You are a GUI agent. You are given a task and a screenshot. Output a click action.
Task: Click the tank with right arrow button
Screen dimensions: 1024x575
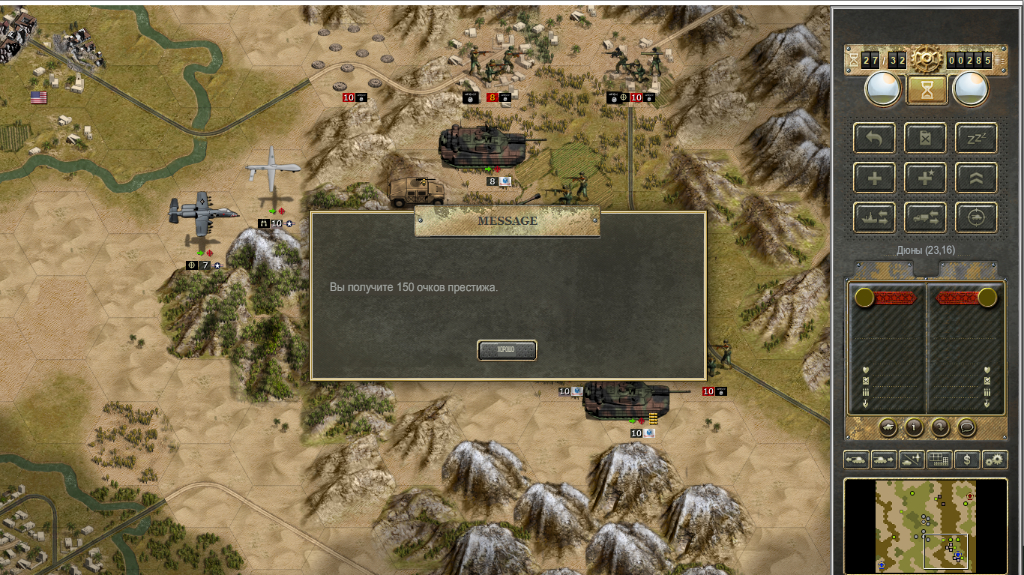[884, 459]
